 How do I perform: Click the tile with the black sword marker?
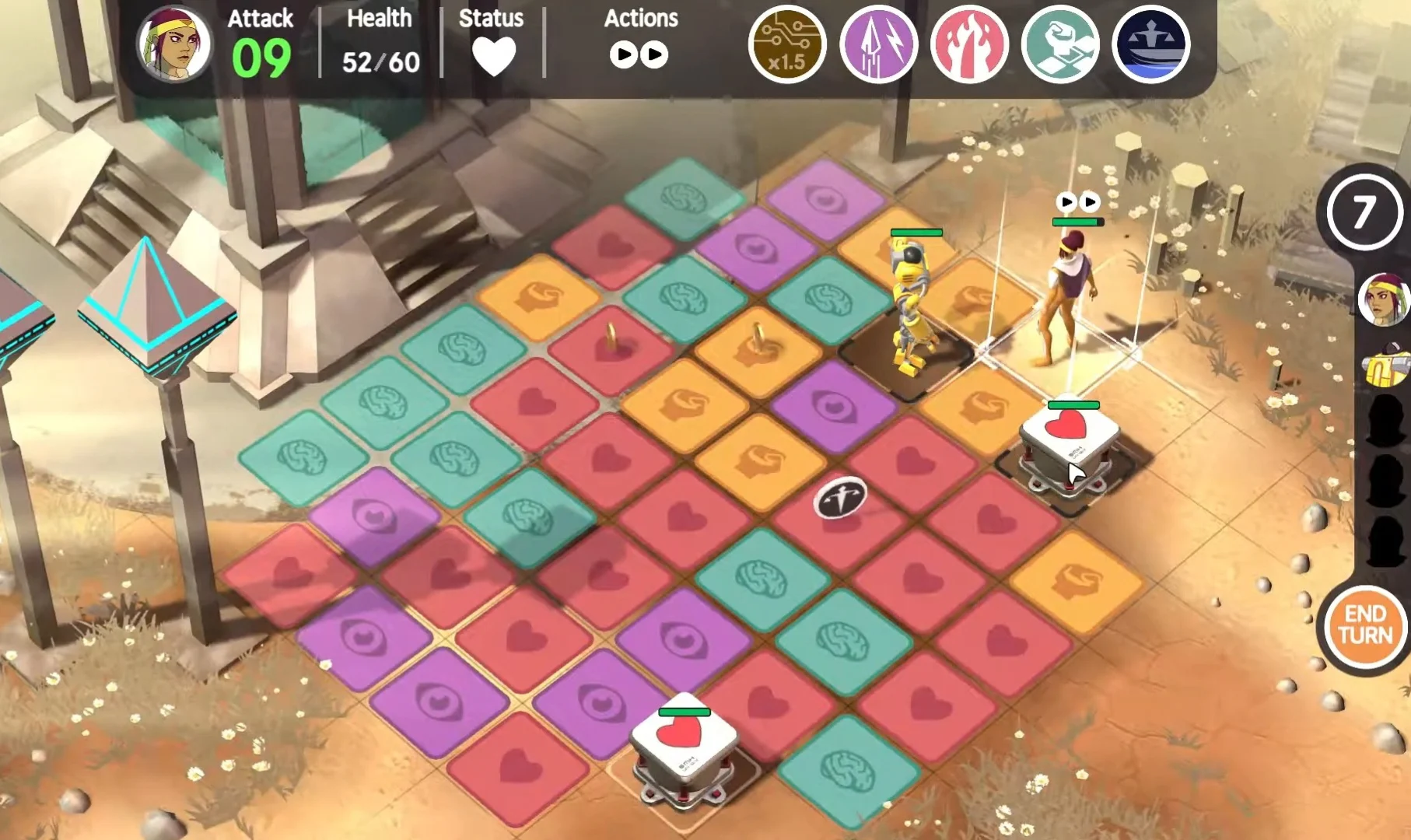coord(840,498)
